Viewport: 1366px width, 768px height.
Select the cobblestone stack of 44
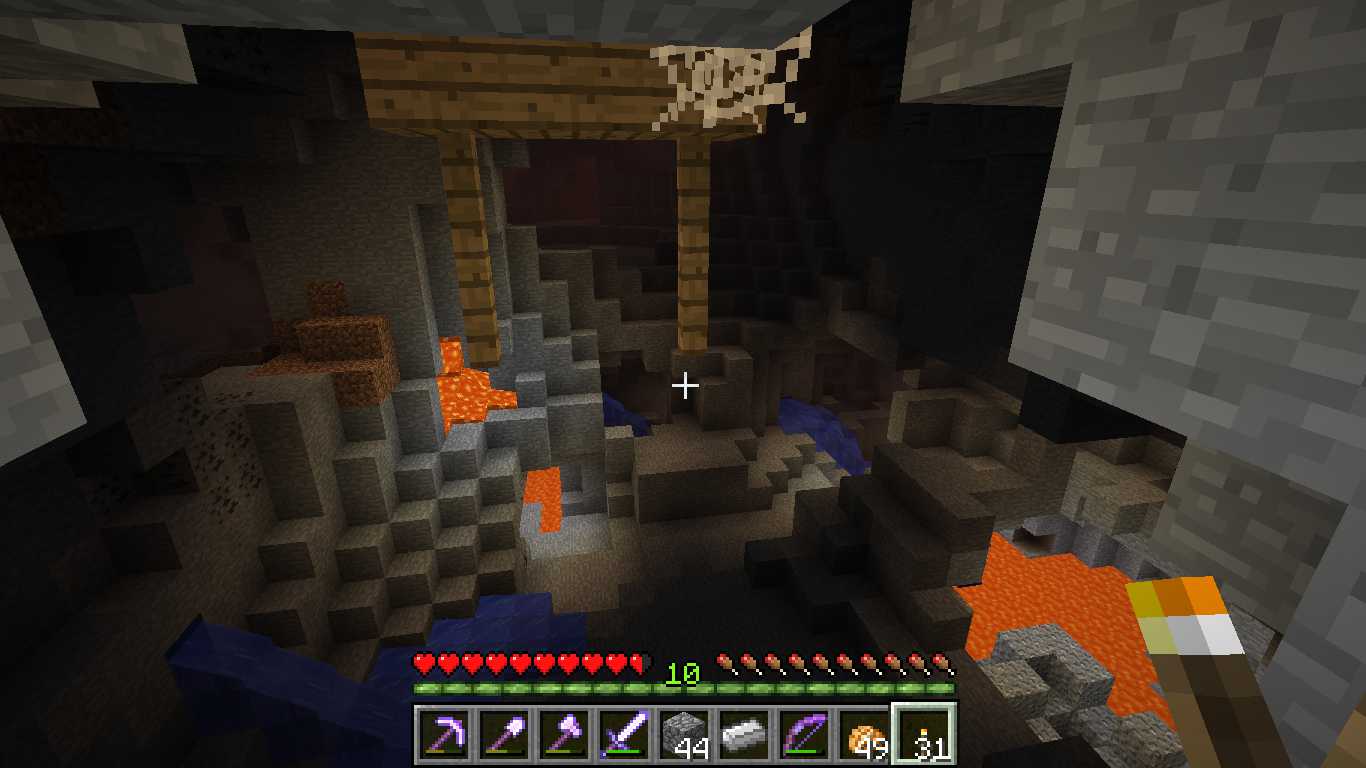(683, 735)
